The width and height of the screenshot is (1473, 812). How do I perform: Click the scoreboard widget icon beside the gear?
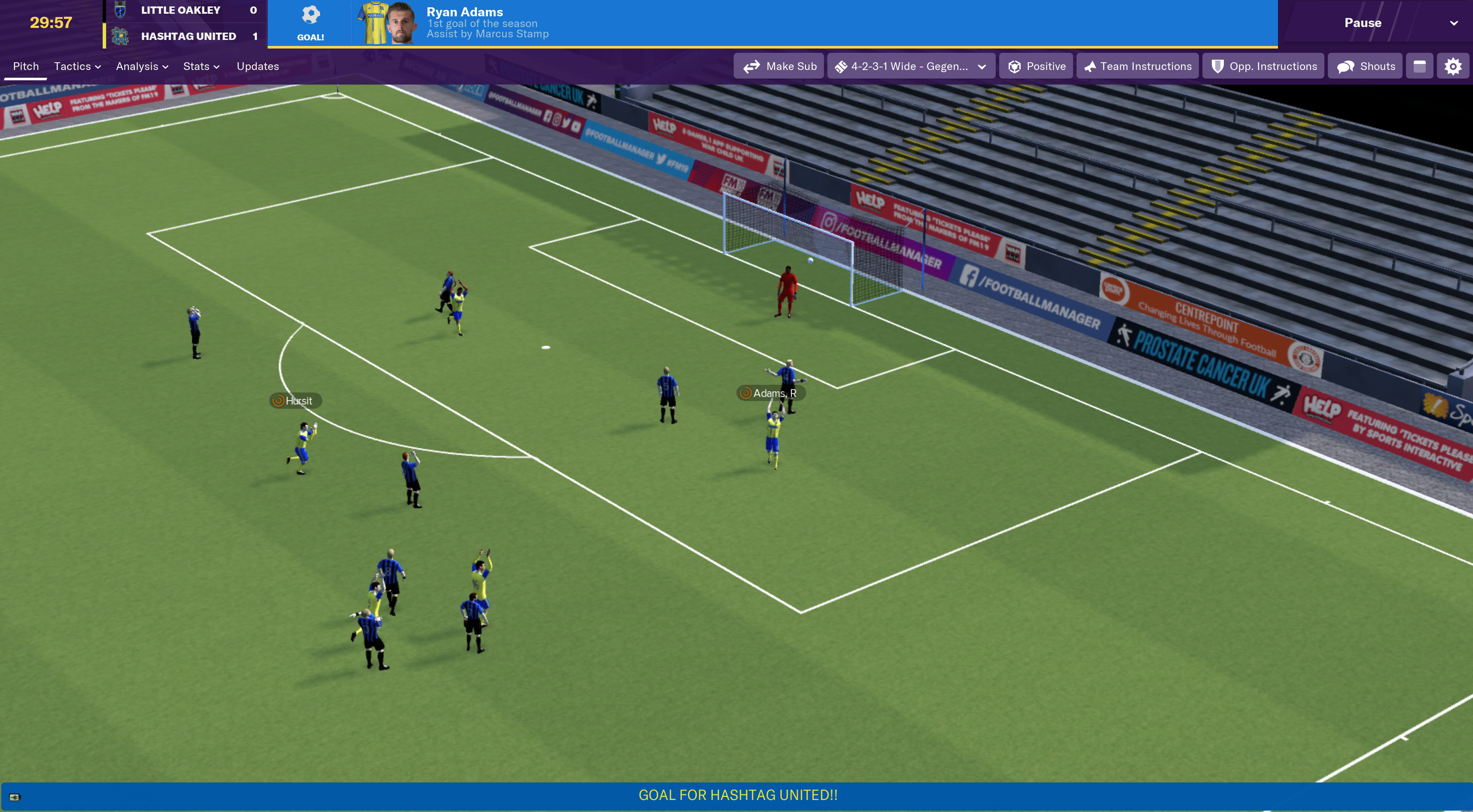click(1421, 66)
